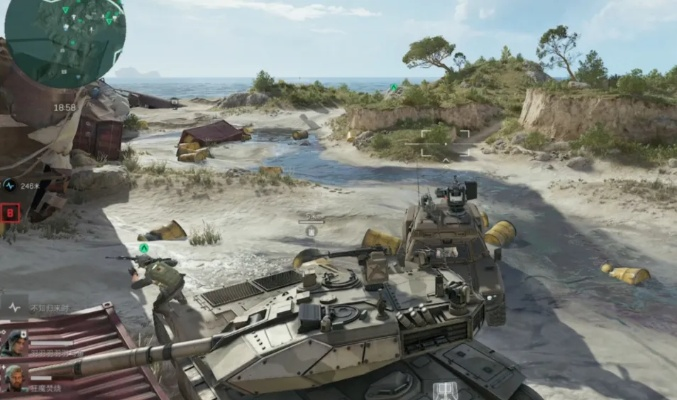Select the grey-haired squadmate portrait

14,378
